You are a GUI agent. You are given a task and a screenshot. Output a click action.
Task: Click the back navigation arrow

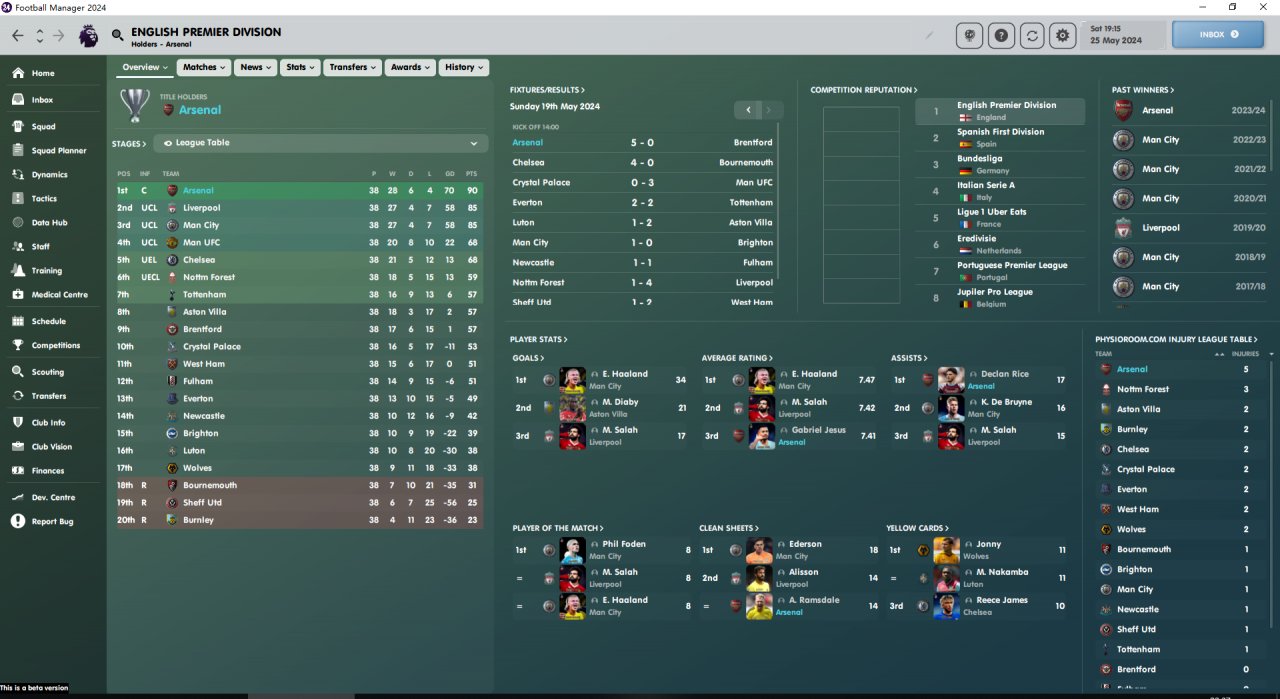[18, 35]
